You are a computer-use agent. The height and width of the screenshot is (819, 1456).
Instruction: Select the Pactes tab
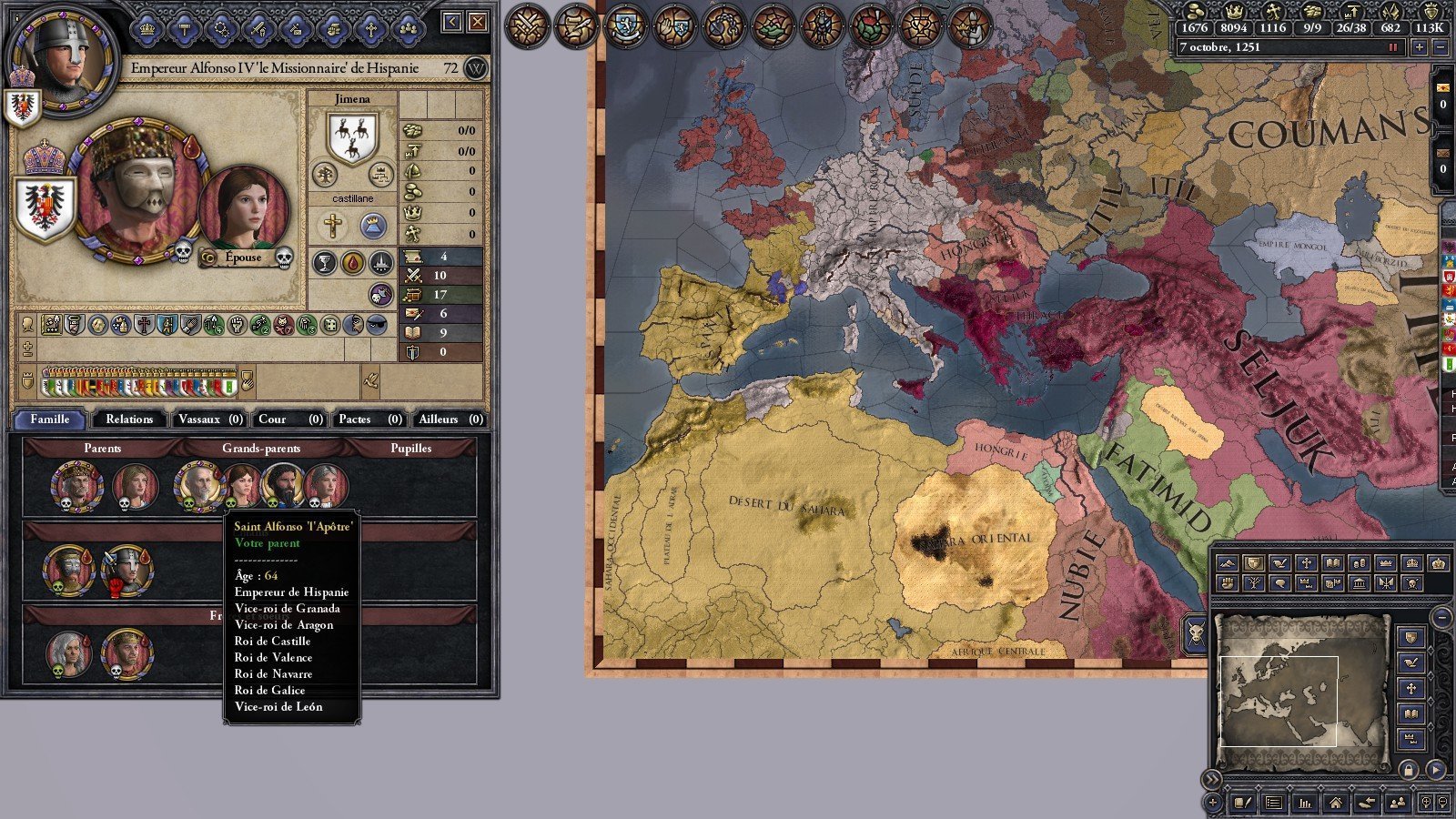click(x=369, y=419)
